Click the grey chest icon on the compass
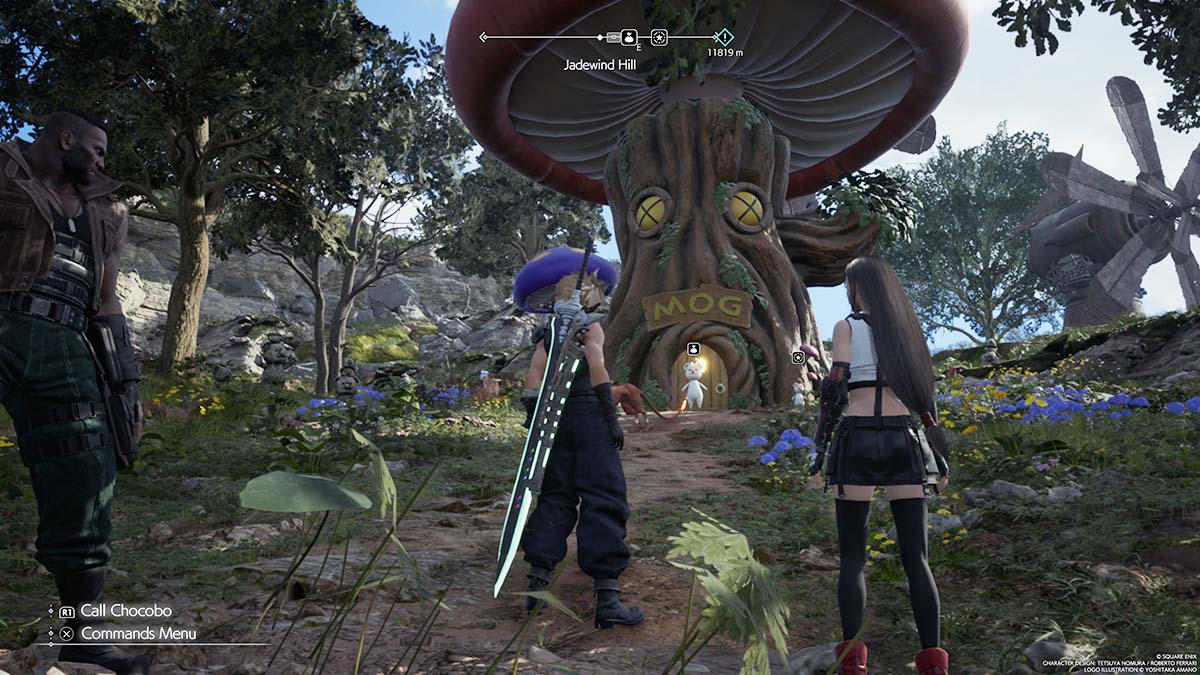 coord(613,37)
